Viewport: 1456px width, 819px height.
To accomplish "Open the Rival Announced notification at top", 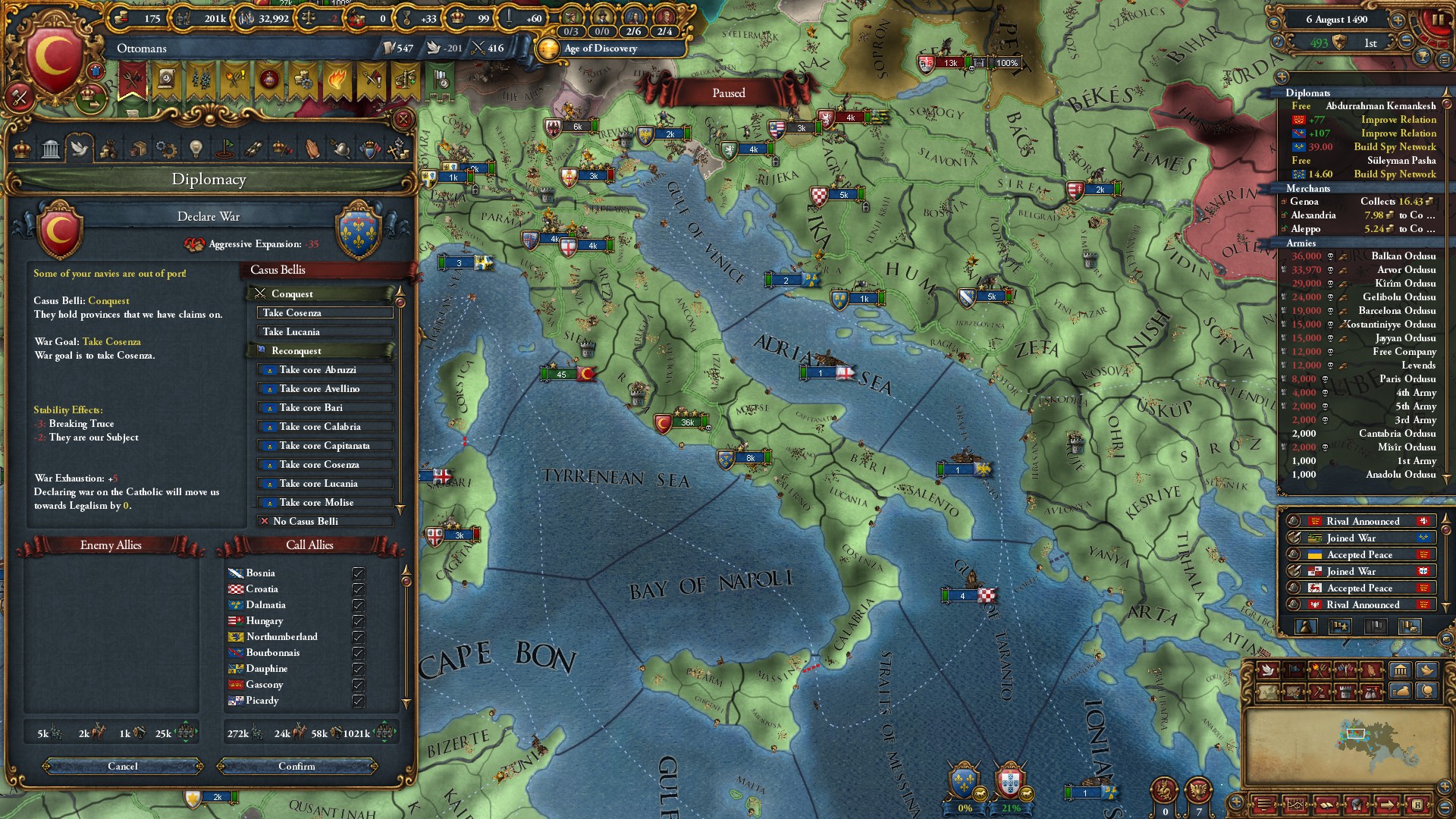I will click(x=1362, y=522).
